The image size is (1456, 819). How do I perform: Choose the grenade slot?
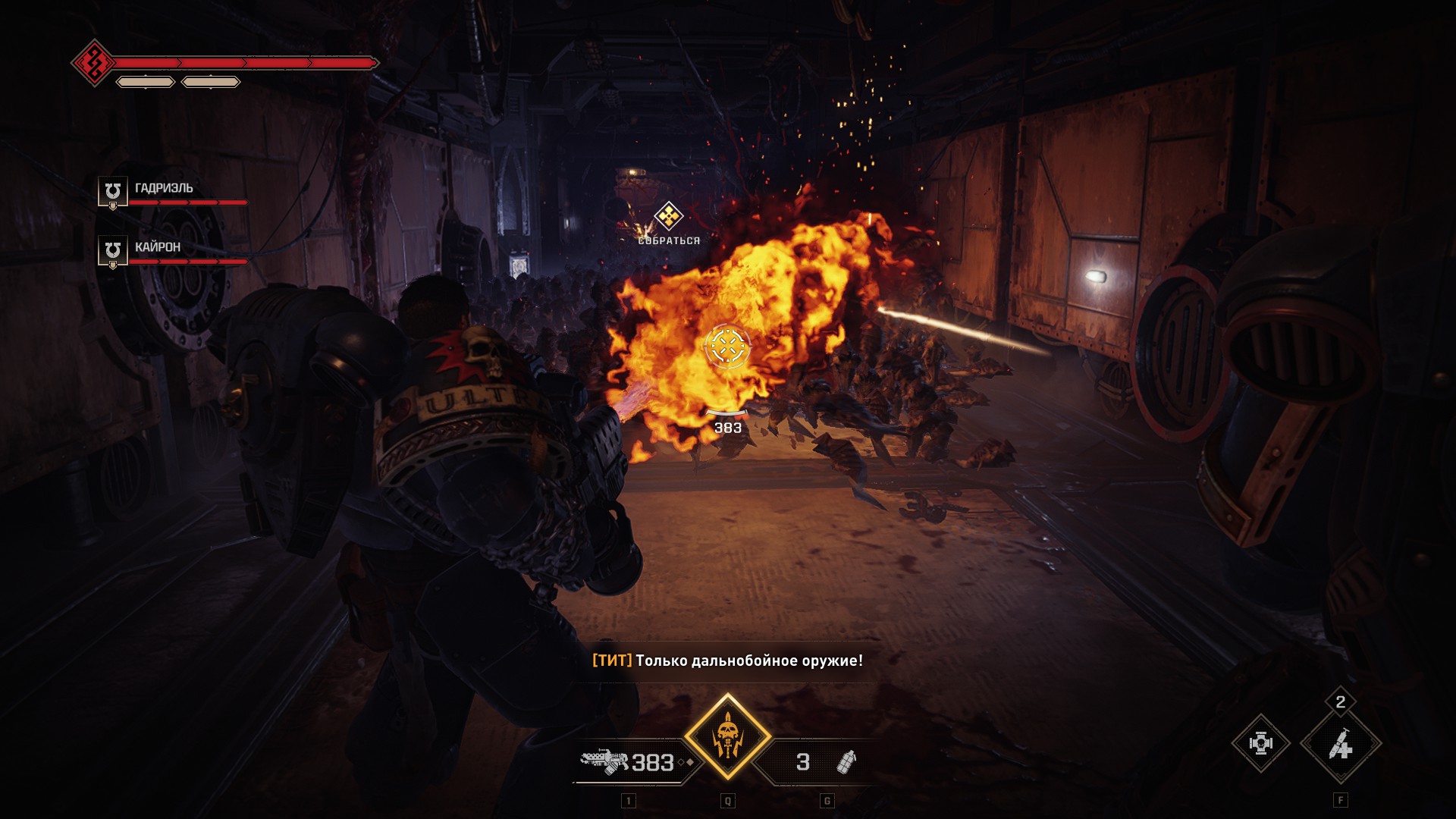[x=822, y=761]
